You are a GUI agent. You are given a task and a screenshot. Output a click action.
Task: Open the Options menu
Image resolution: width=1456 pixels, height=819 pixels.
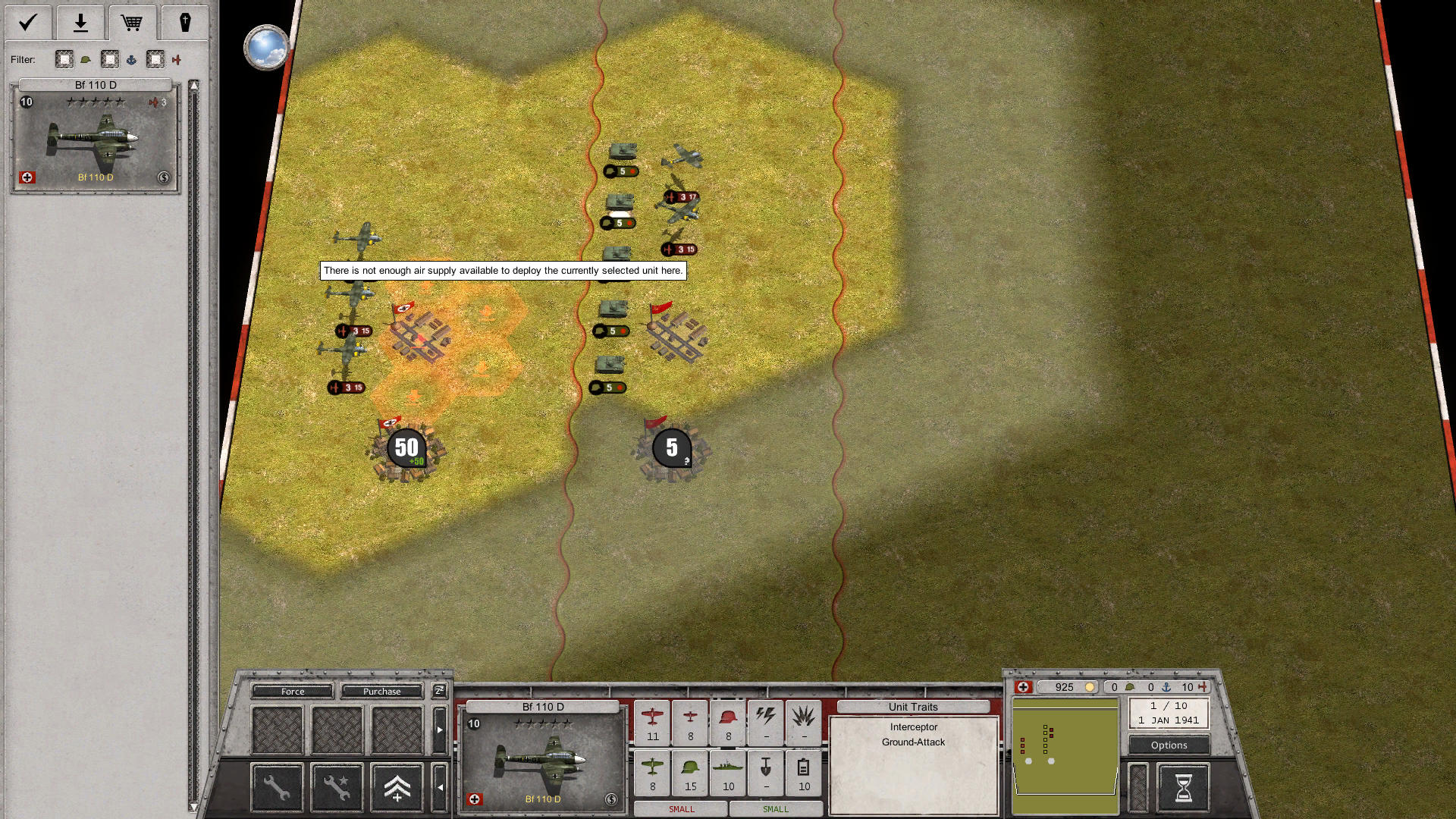tap(1168, 745)
